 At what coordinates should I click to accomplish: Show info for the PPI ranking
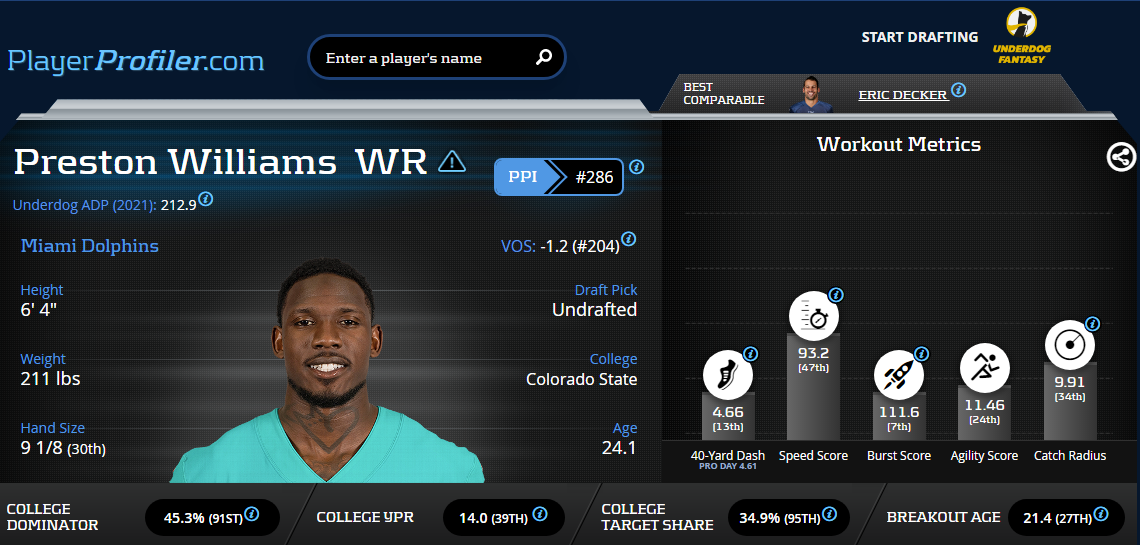pyautogui.click(x=636, y=167)
